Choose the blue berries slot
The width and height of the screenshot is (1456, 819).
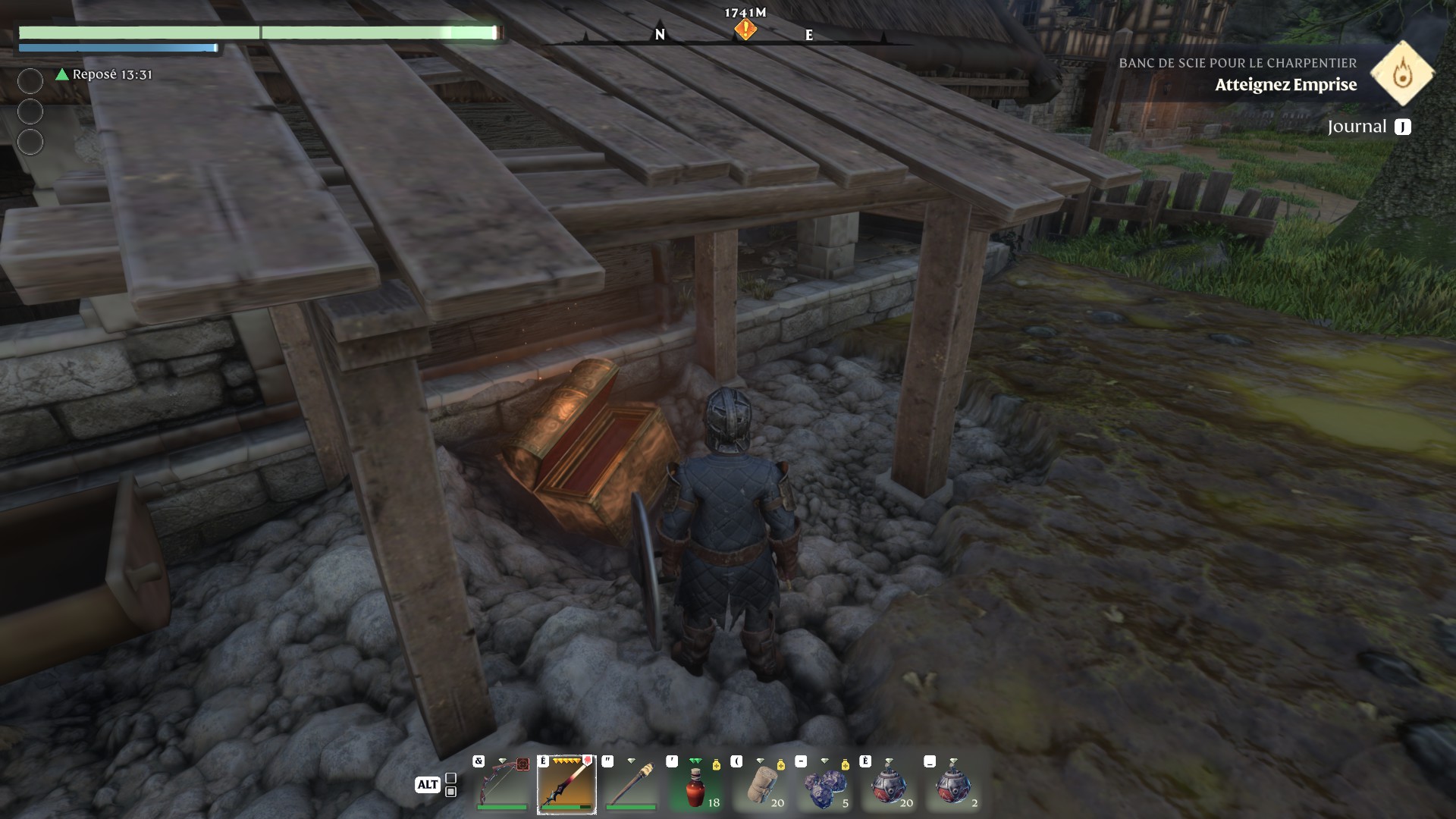click(x=824, y=785)
